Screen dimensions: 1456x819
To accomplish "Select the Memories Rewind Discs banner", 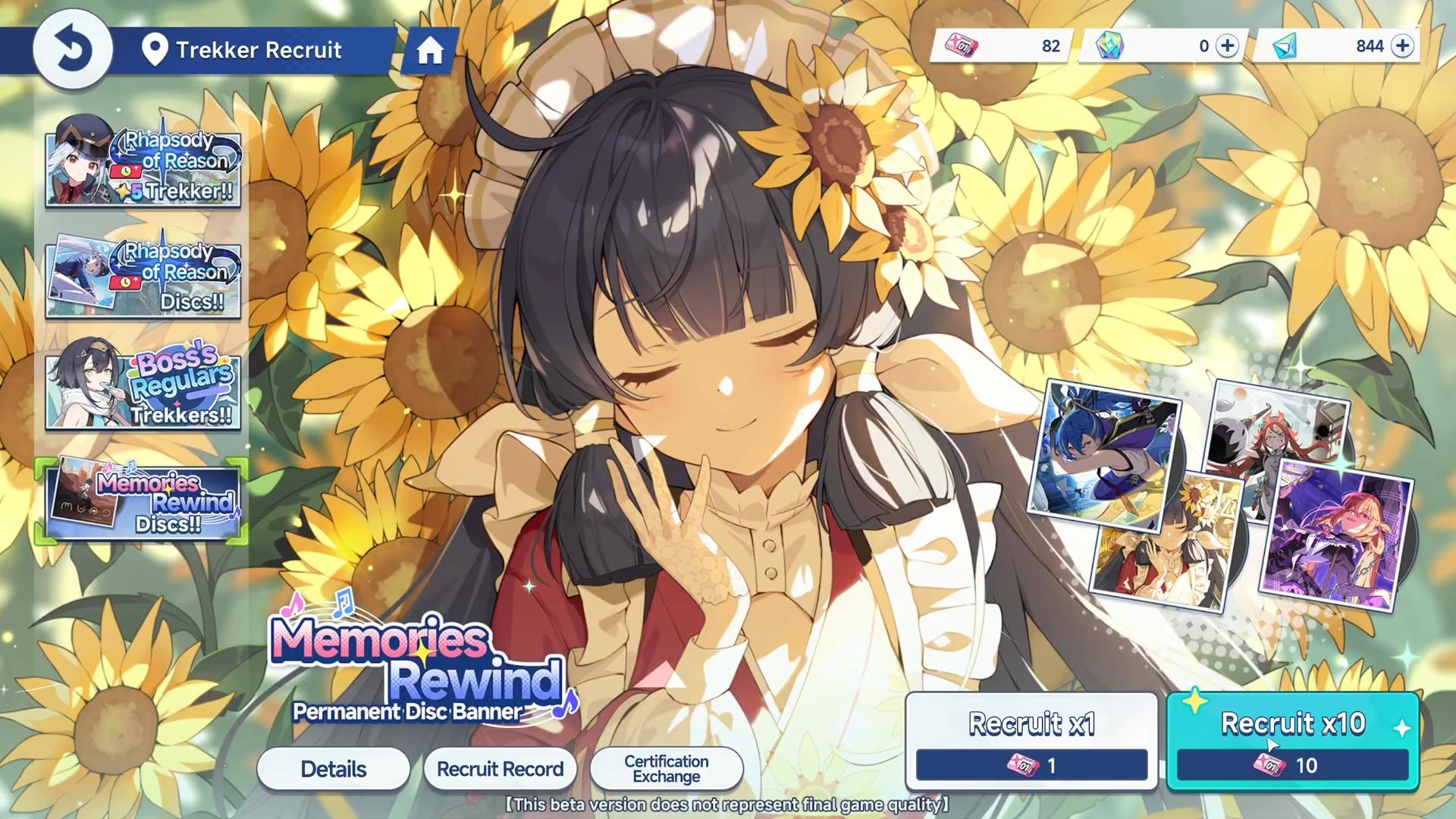I will (143, 500).
